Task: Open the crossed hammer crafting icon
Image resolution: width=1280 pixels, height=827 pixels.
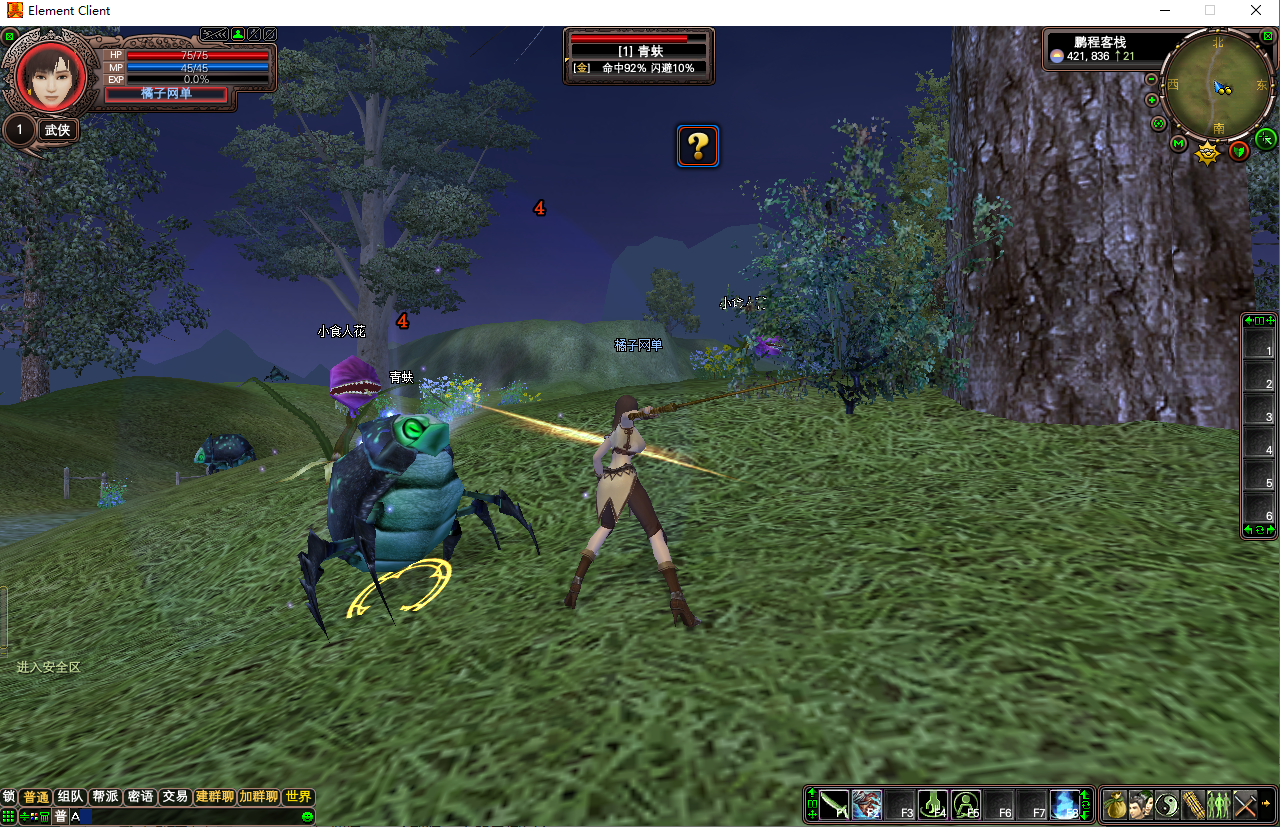Action: click(x=1244, y=804)
